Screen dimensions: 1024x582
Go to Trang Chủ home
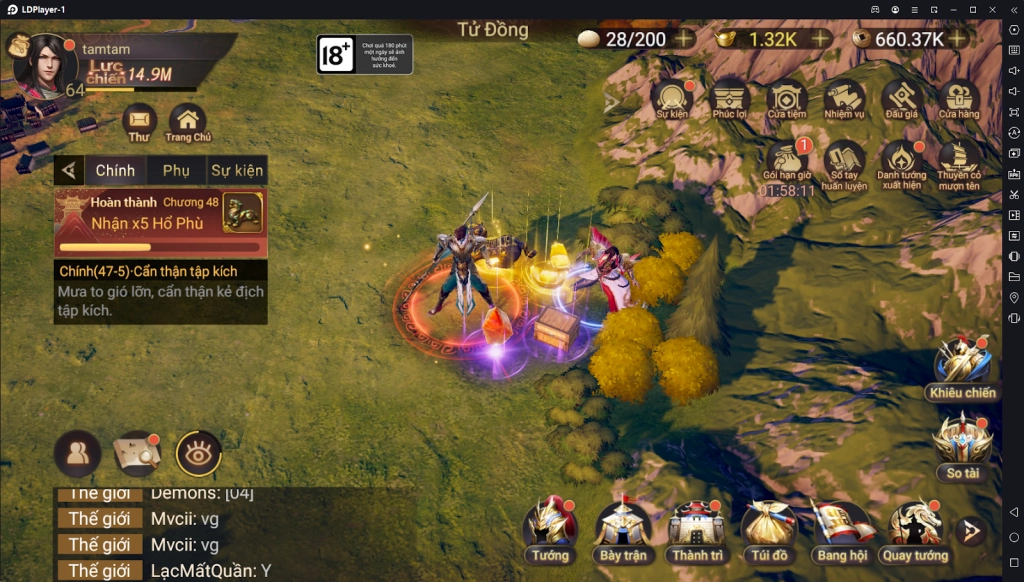(x=187, y=122)
